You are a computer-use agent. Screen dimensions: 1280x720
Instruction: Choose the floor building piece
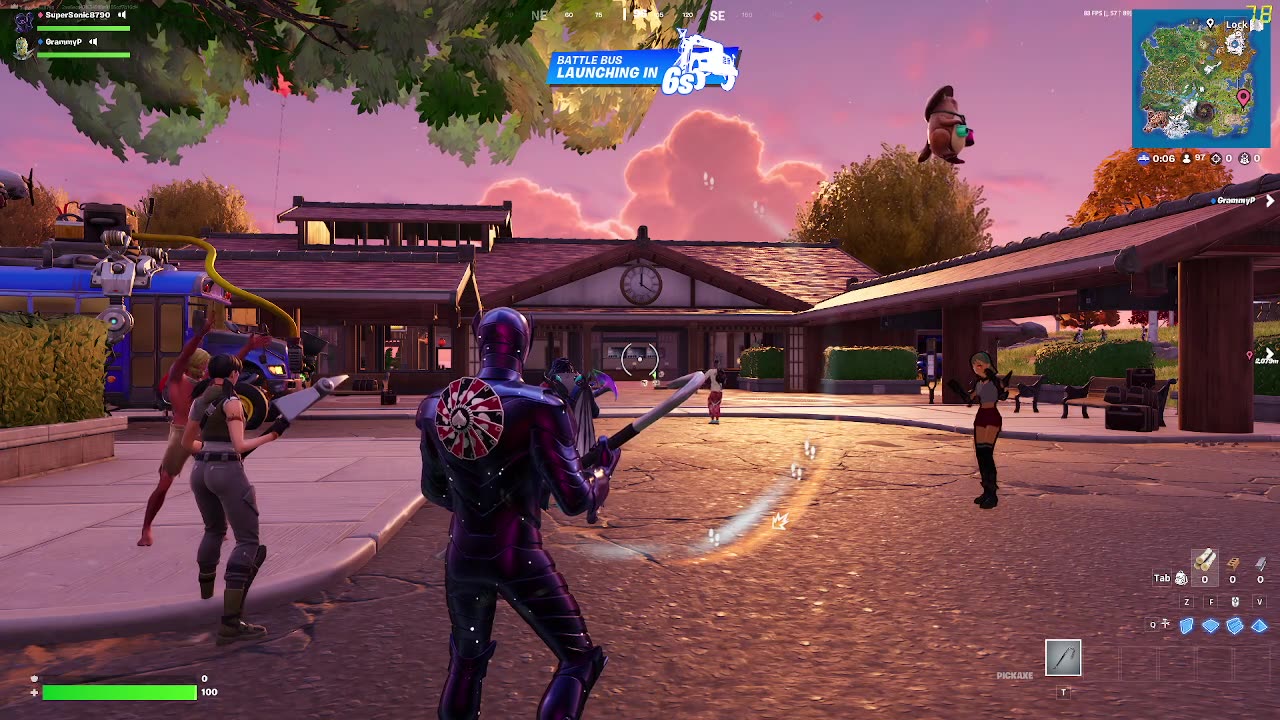coord(1211,626)
